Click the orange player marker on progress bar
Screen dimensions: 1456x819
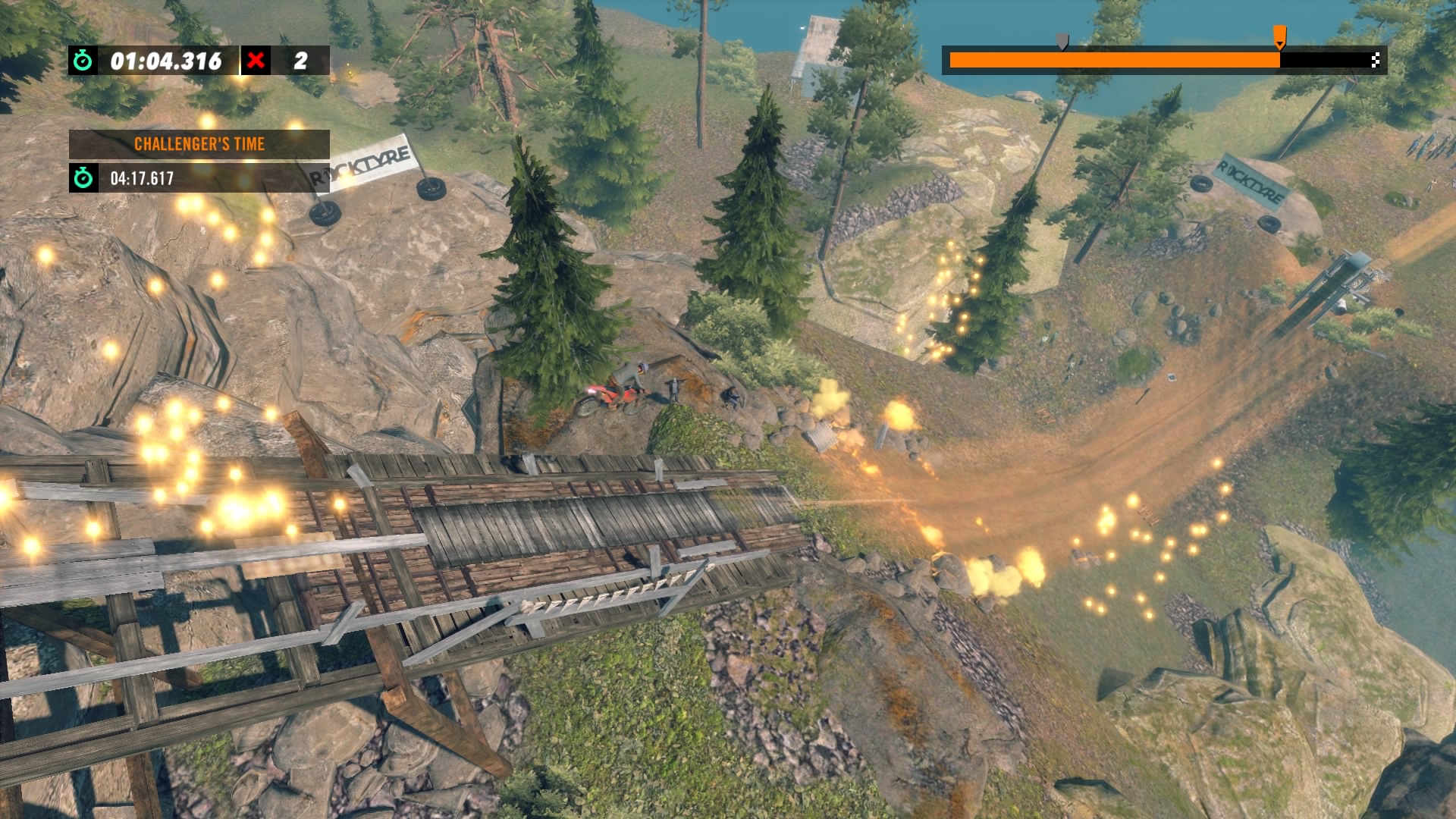coord(1279,36)
